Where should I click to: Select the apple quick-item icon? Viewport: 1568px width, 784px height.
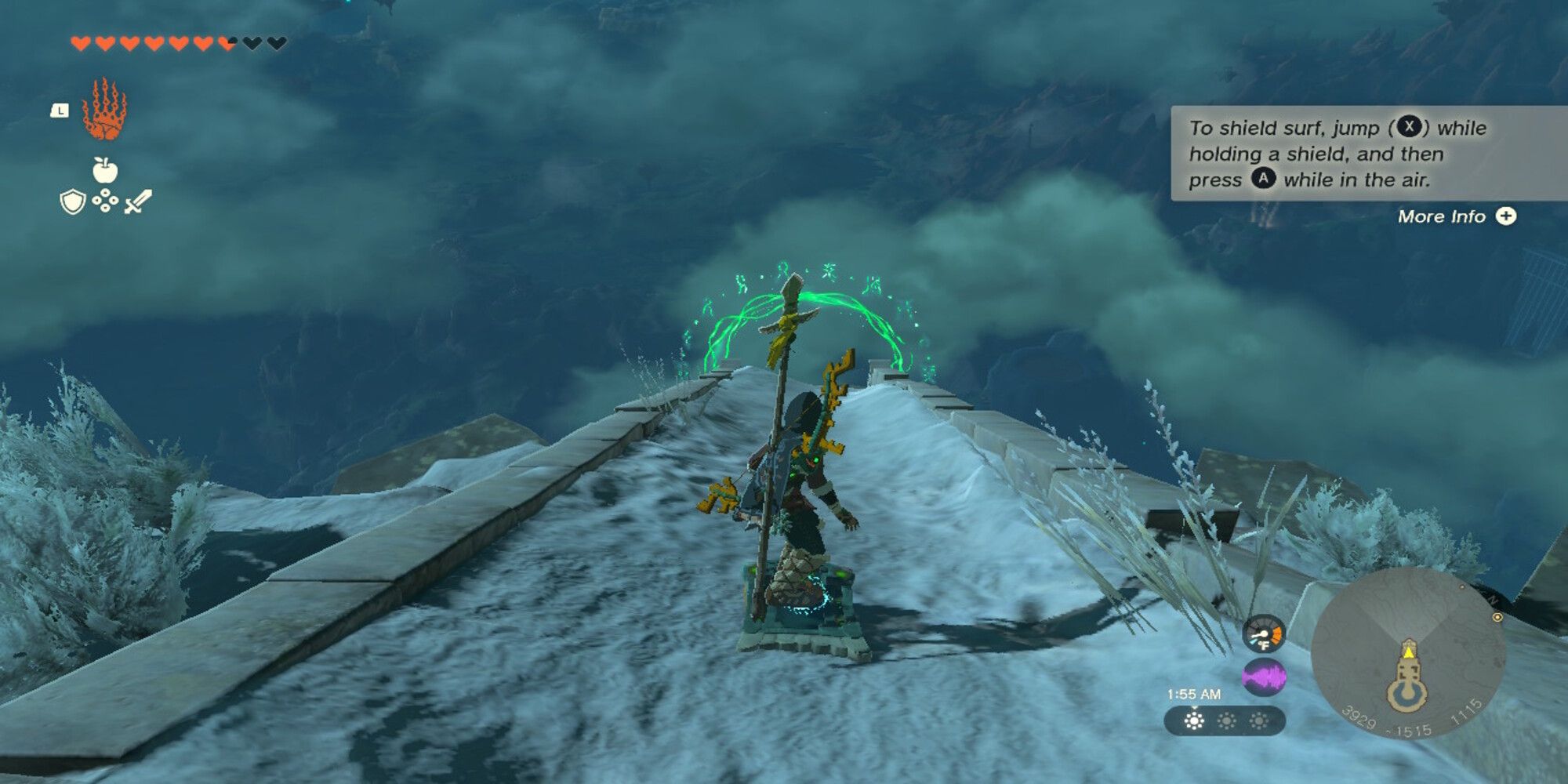coord(104,169)
